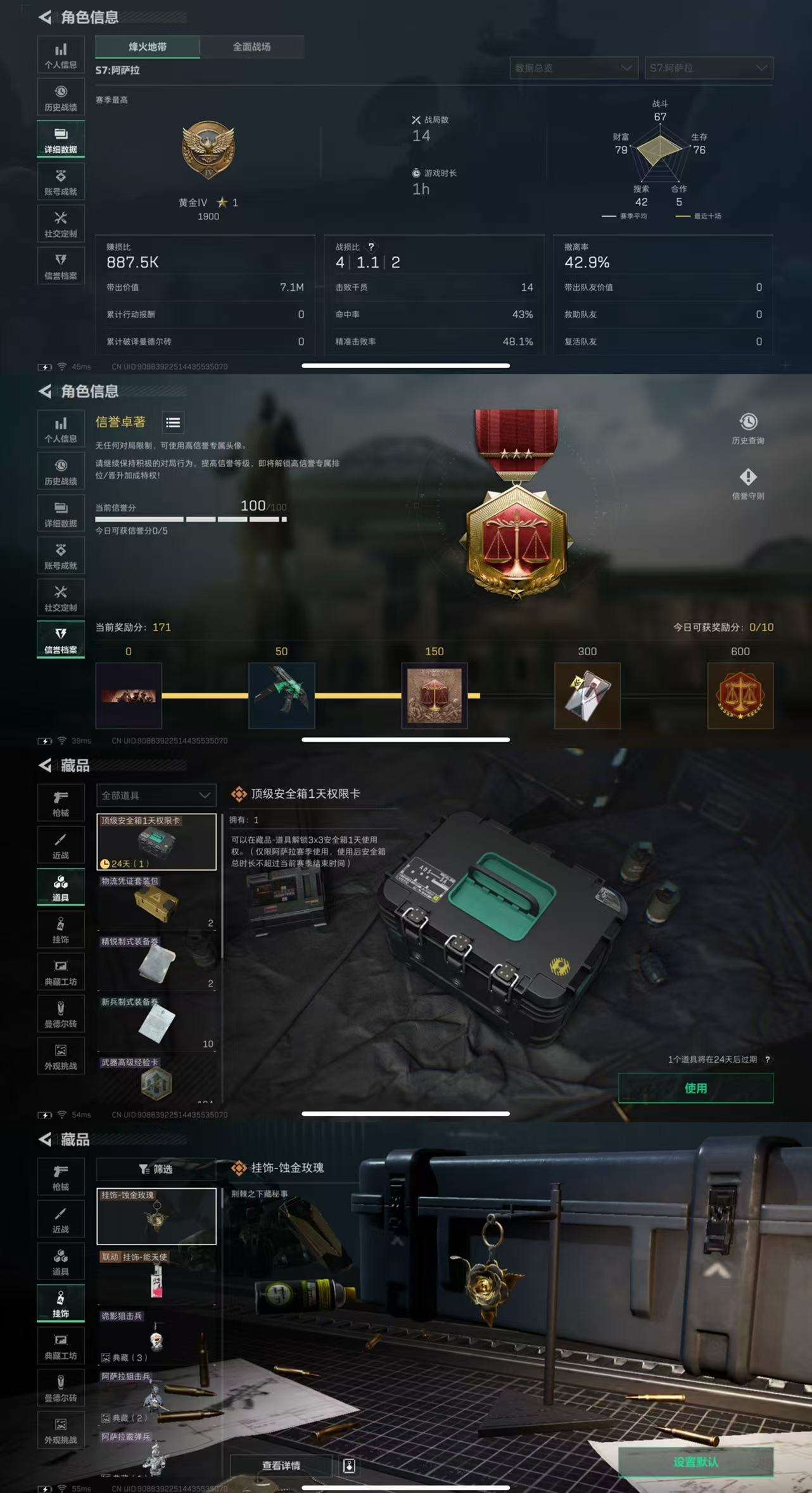The image size is (812, 1493).
Task: Open the 个人信息 panel icon
Action: pyautogui.click(x=61, y=54)
